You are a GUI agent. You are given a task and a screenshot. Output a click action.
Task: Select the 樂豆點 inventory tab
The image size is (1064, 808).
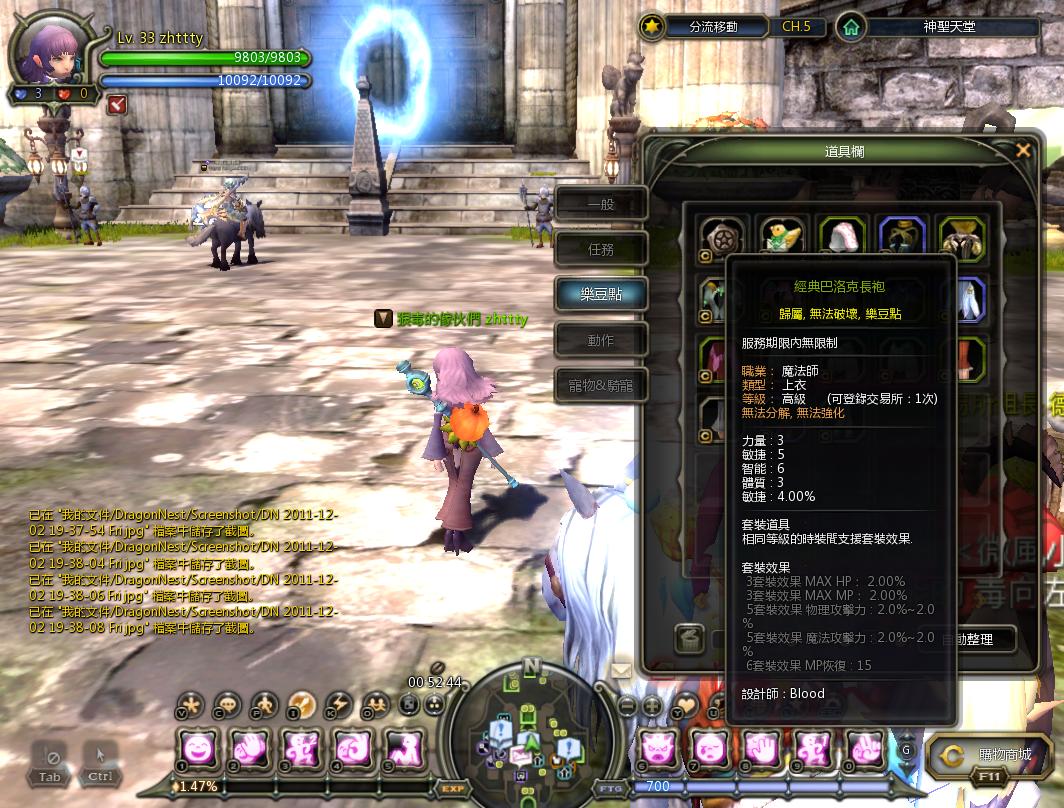point(601,295)
